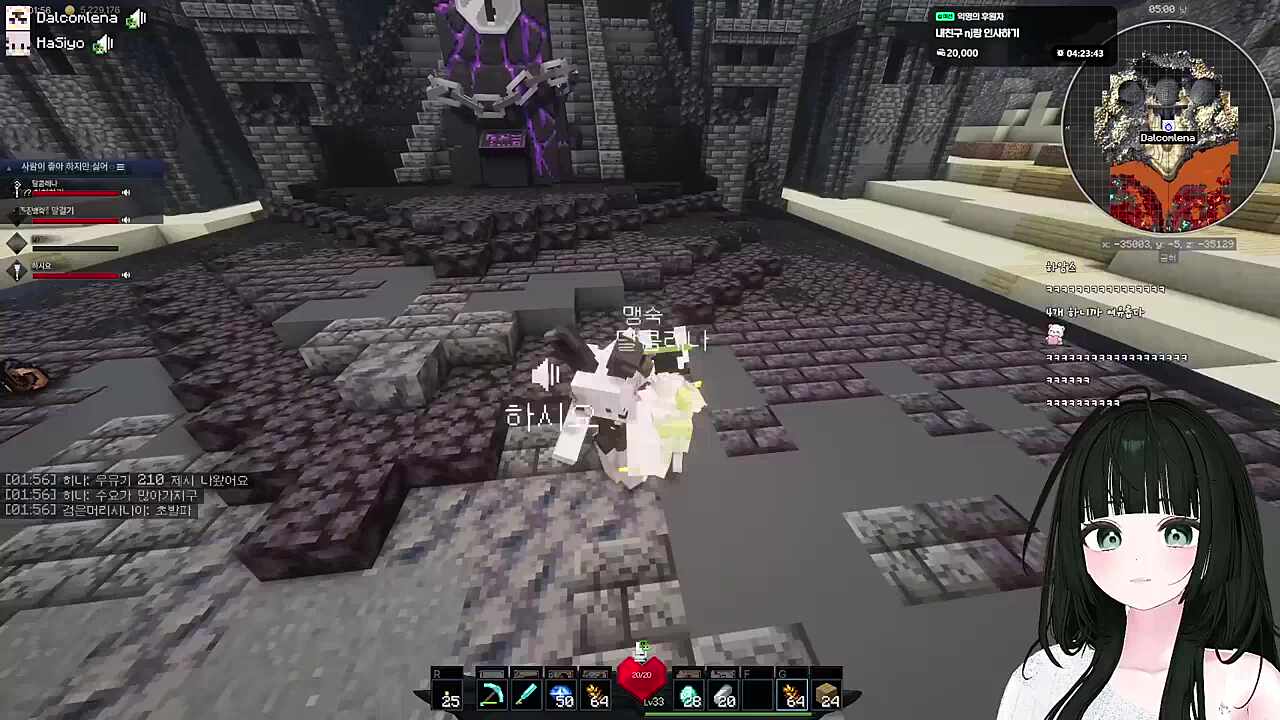Select the R slot holding 25 items
This screenshot has height=720, width=1280.
pyautogui.click(x=448, y=693)
